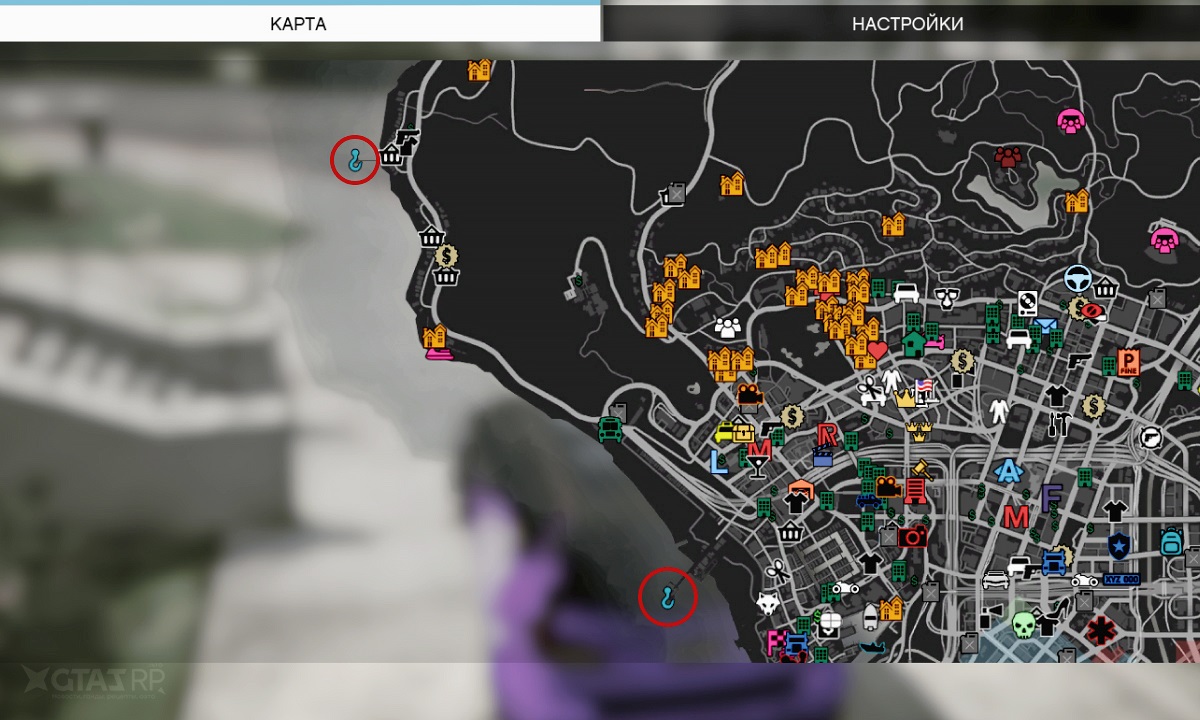Select the red medical star marker
This screenshot has height=720, width=1200.
pyautogui.click(x=1102, y=630)
